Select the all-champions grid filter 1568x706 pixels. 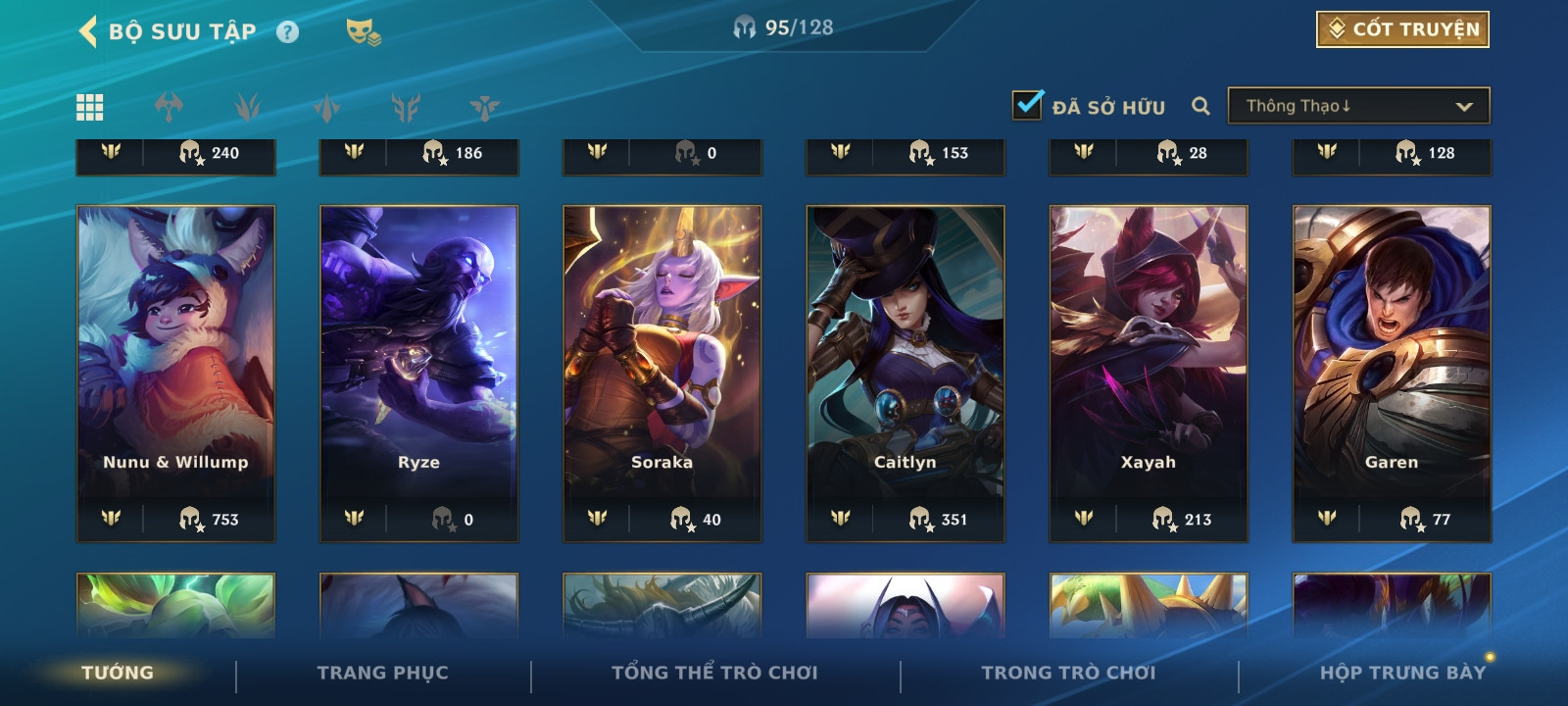click(x=90, y=107)
